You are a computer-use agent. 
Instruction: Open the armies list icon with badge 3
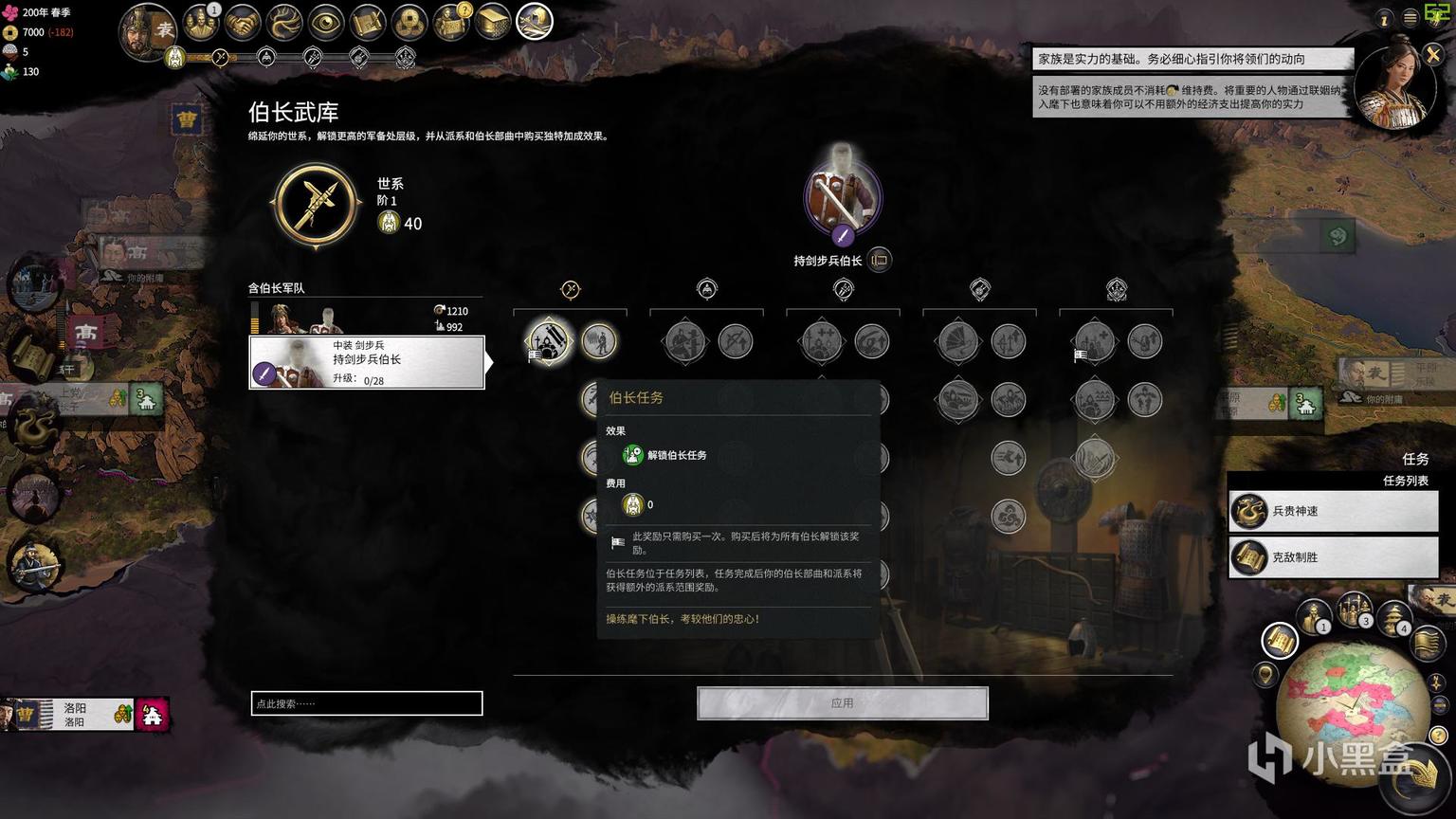pos(1354,610)
